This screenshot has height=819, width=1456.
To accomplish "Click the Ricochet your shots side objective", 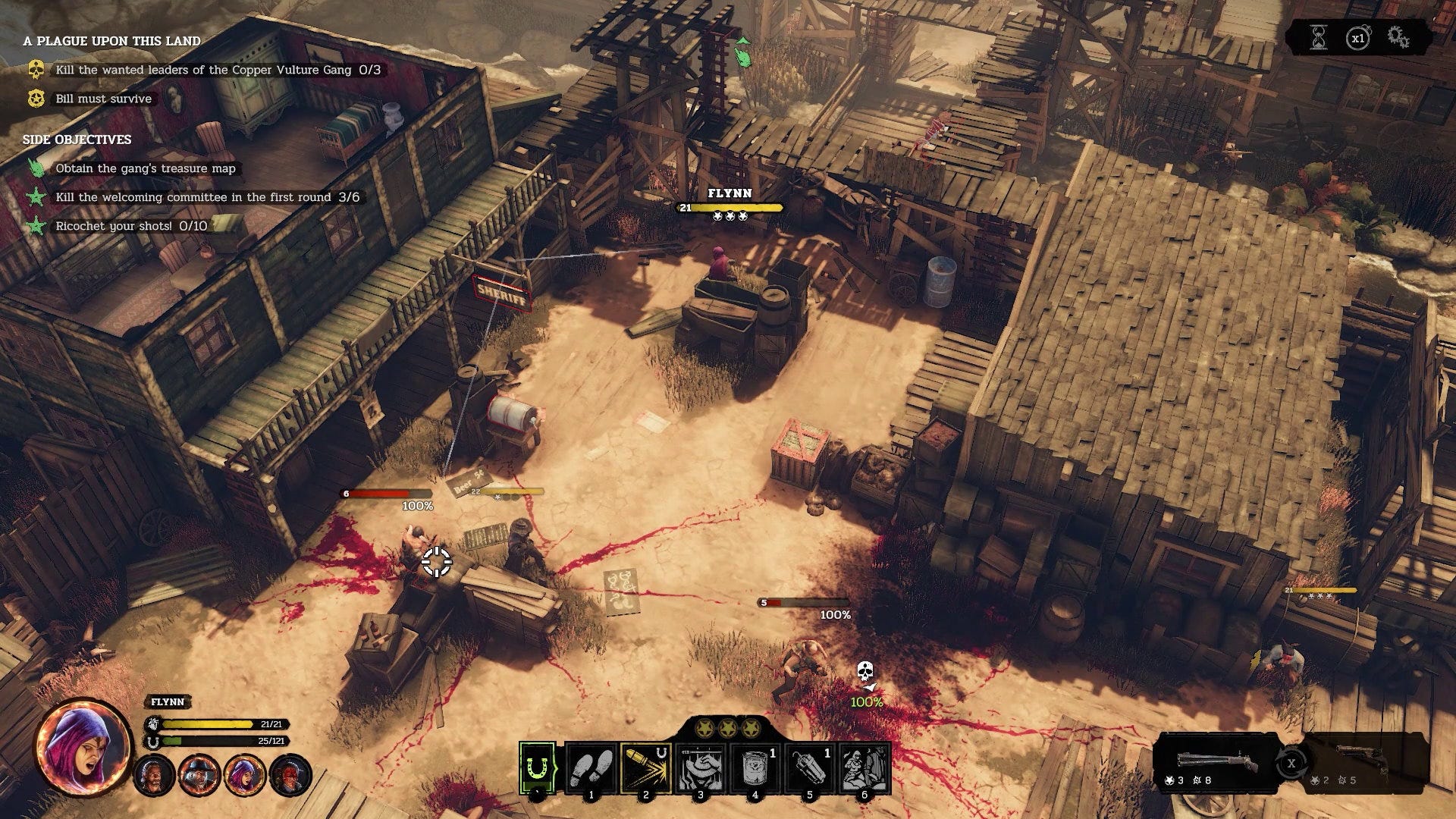I will [130, 226].
